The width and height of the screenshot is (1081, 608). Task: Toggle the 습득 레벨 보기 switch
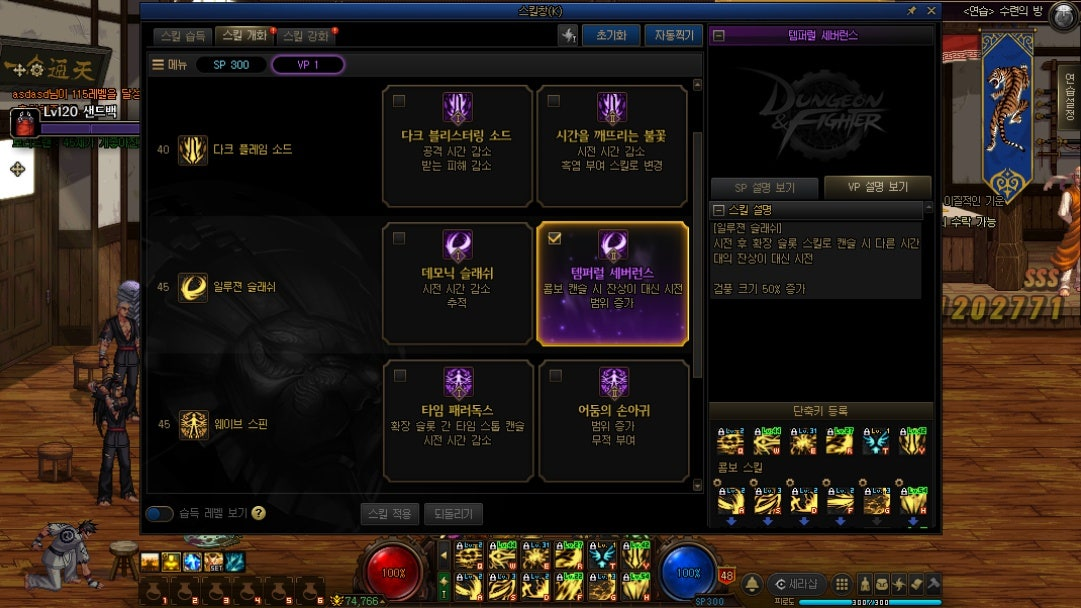tap(160, 514)
